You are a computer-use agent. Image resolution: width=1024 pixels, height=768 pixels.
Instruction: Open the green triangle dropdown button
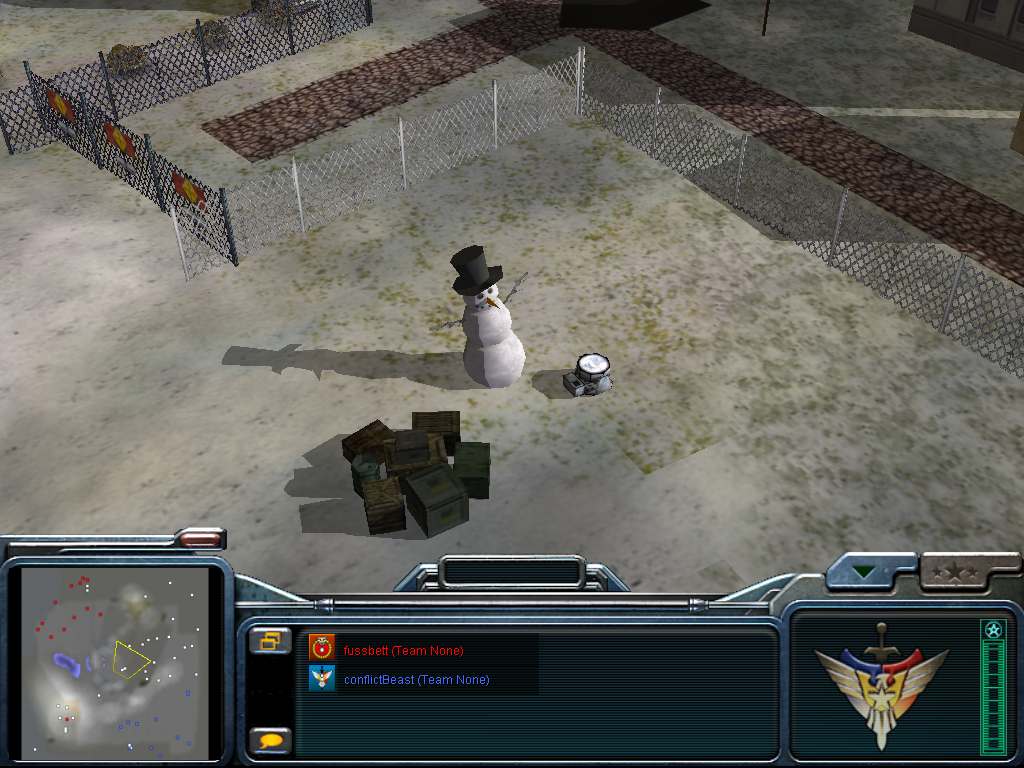point(863,574)
